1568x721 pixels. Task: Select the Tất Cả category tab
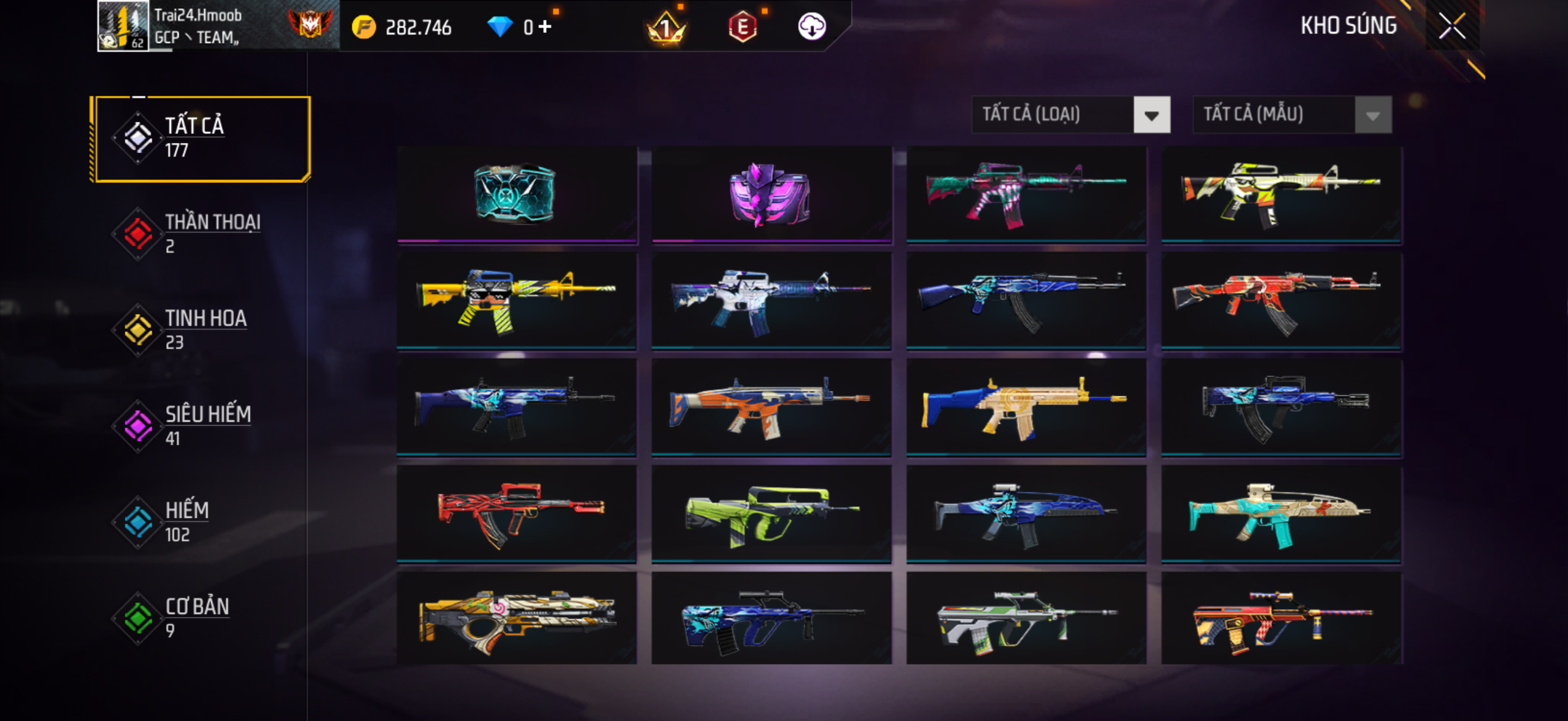tap(201, 139)
